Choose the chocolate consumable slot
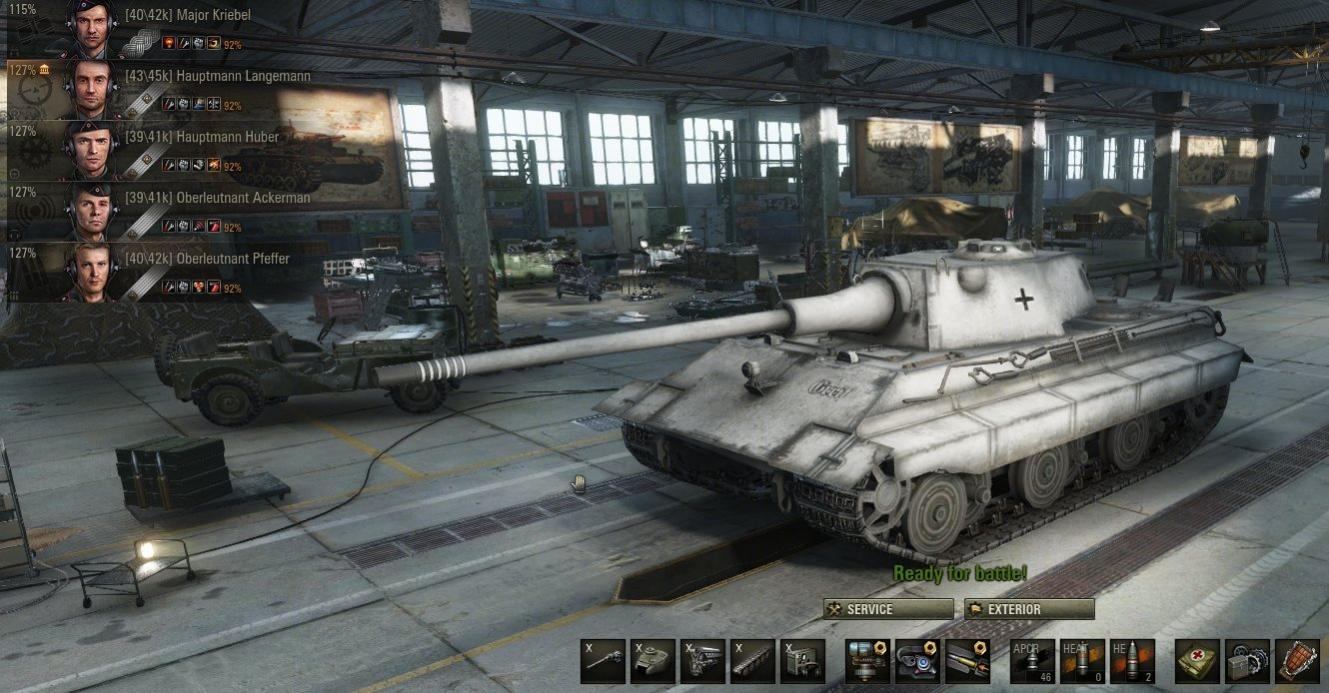The width and height of the screenshot is (1329, 693). [1297, 661]
